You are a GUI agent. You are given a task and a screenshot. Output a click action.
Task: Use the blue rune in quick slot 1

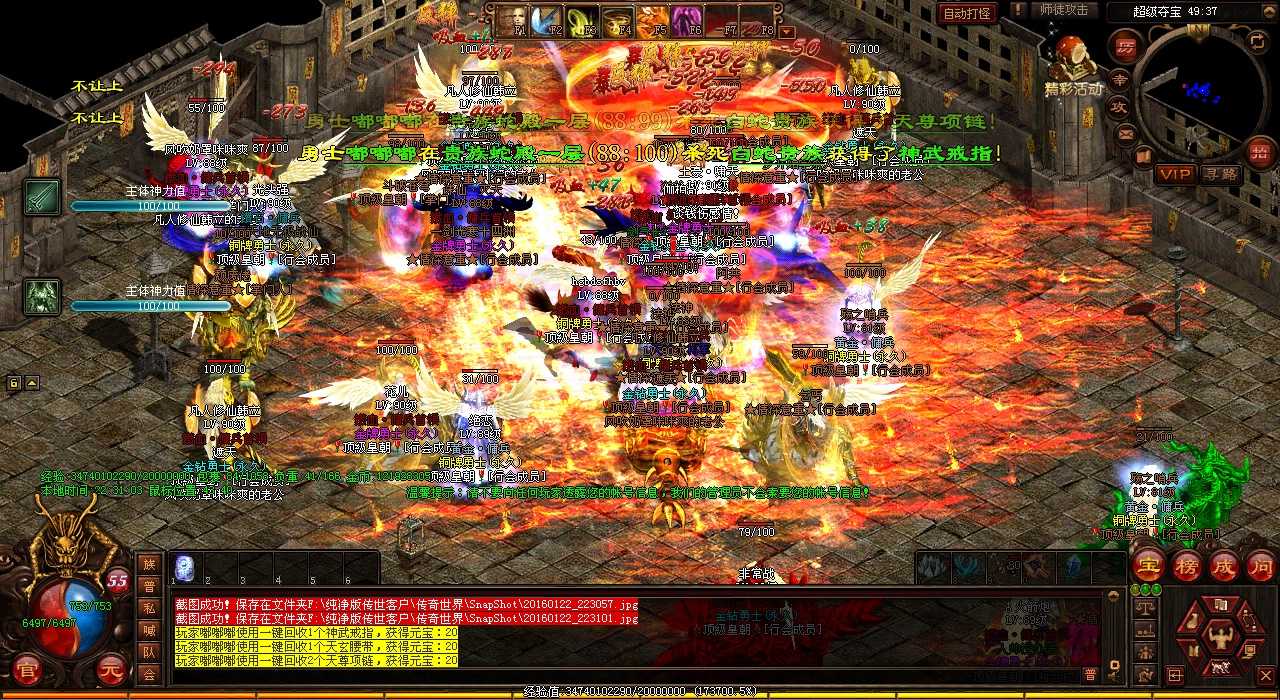pyautogui.click(x=185, y=568)
